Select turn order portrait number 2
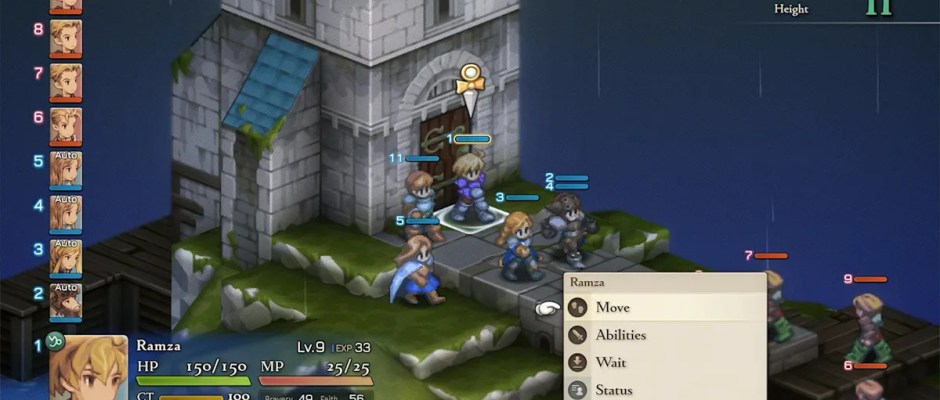Viewport: 940px width, 400px height. [66, 300]
